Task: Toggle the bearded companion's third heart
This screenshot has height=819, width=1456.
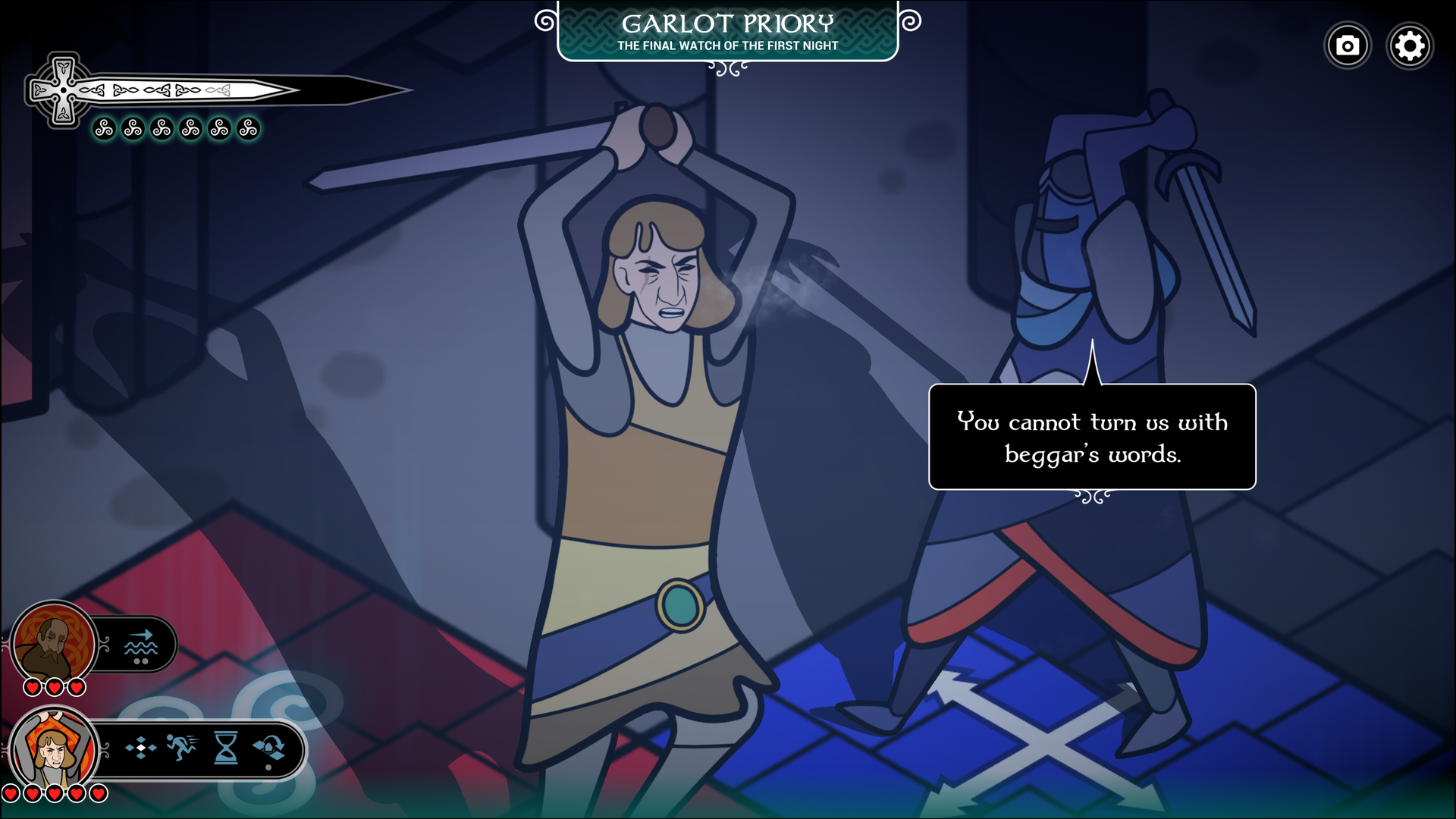Action: click(75, 686)
